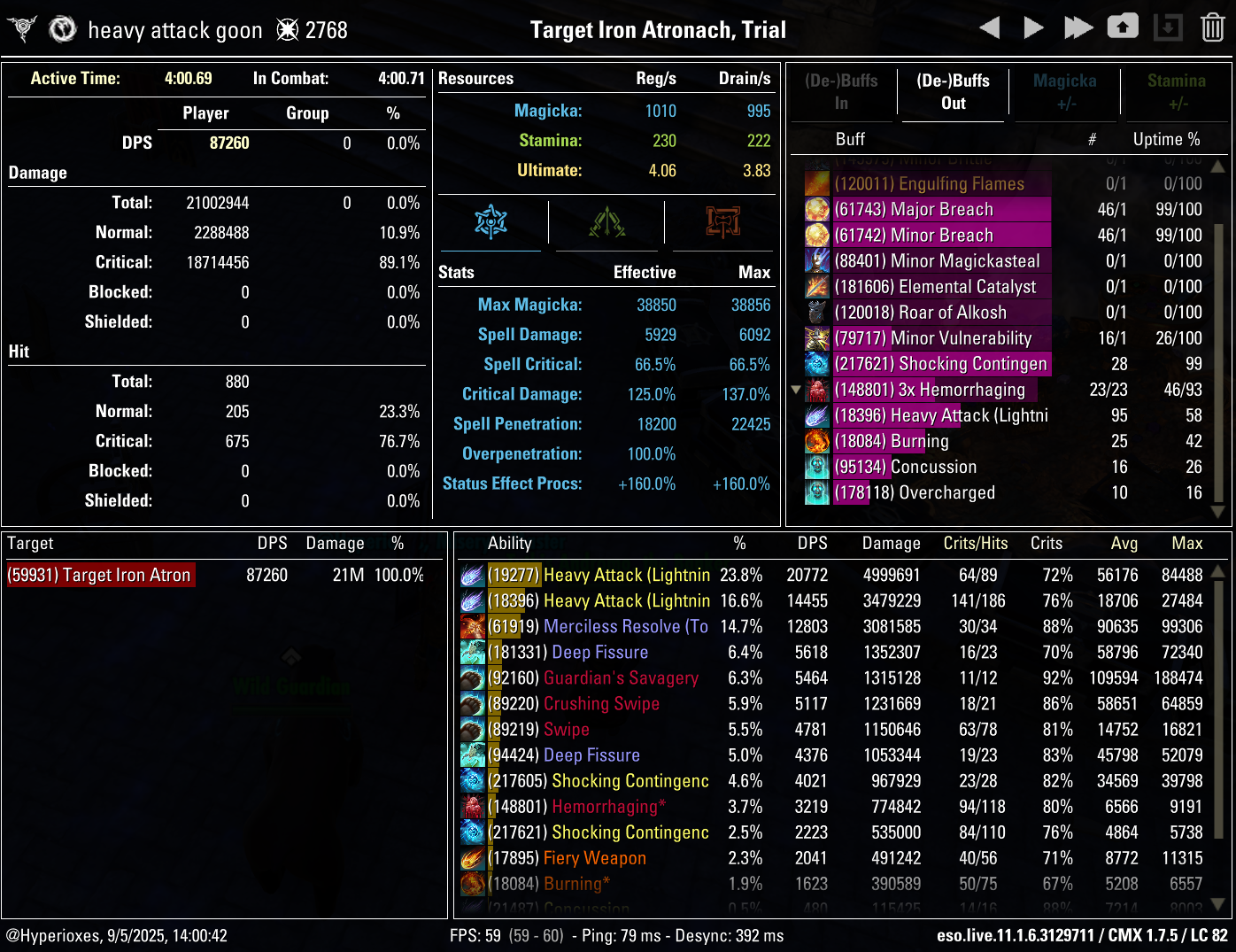Viewport: 1236px width, 952px height.
Task: Click the Deep Fissure damage row
Action: click(x=599, y=652)
